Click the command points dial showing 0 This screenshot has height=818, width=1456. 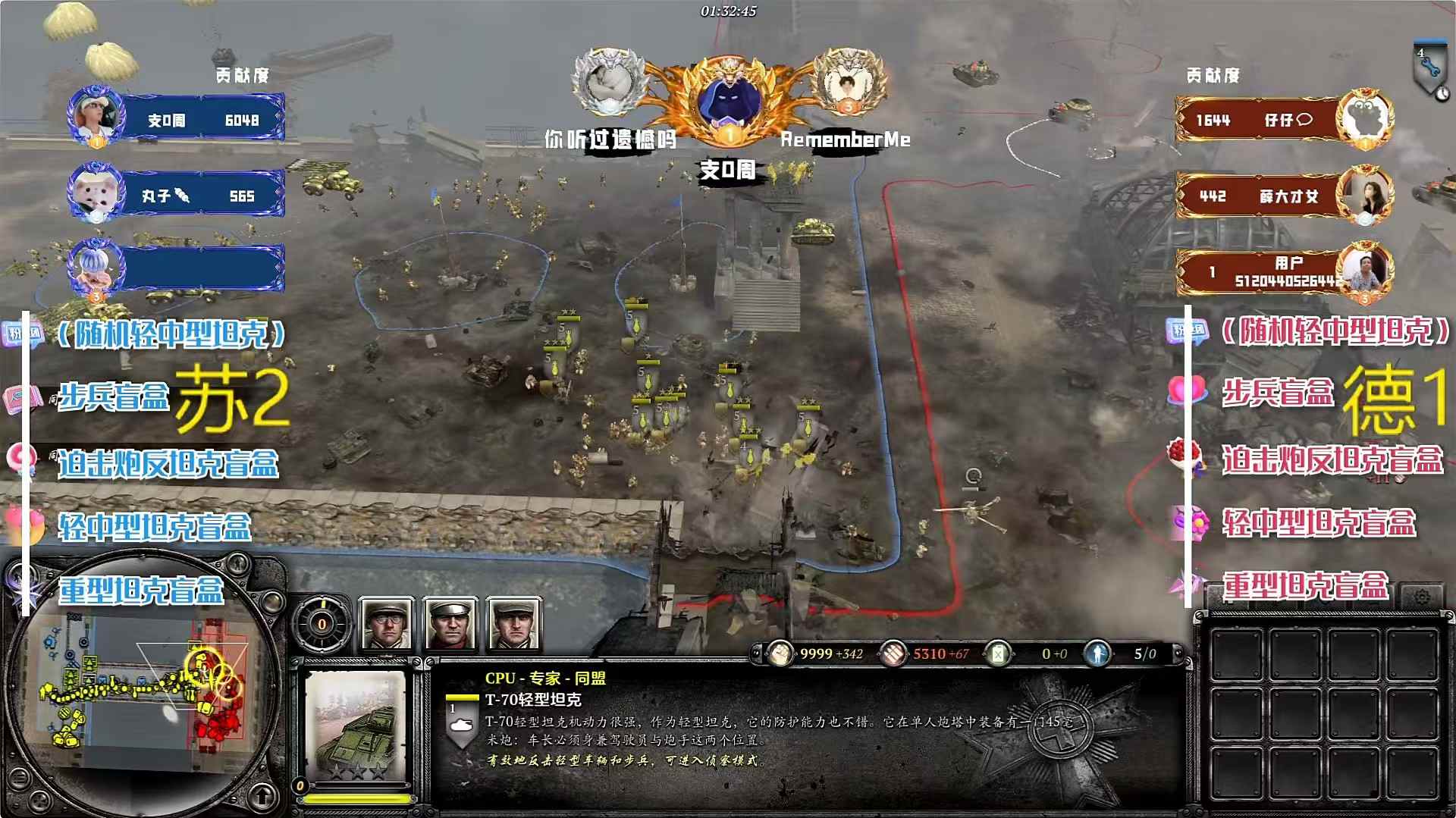click(322, 624)
